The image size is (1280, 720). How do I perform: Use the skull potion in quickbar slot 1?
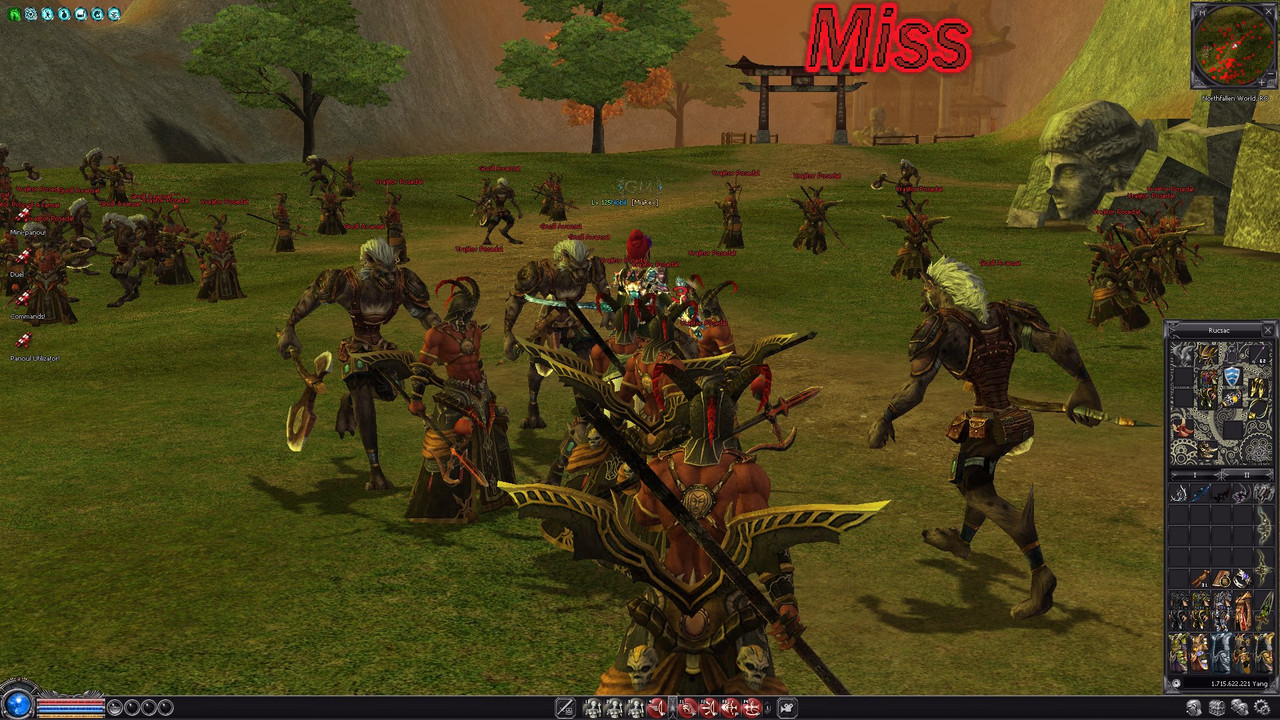(594, 707)
